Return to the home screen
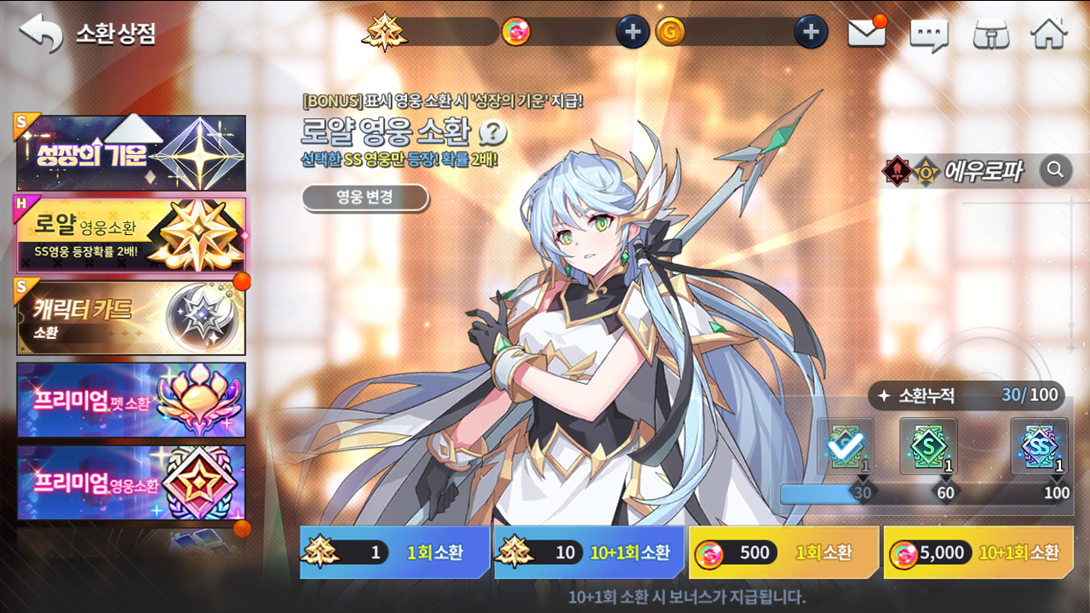Image resolution: width=1090 pixels, height=613 pixels. 1049,34
